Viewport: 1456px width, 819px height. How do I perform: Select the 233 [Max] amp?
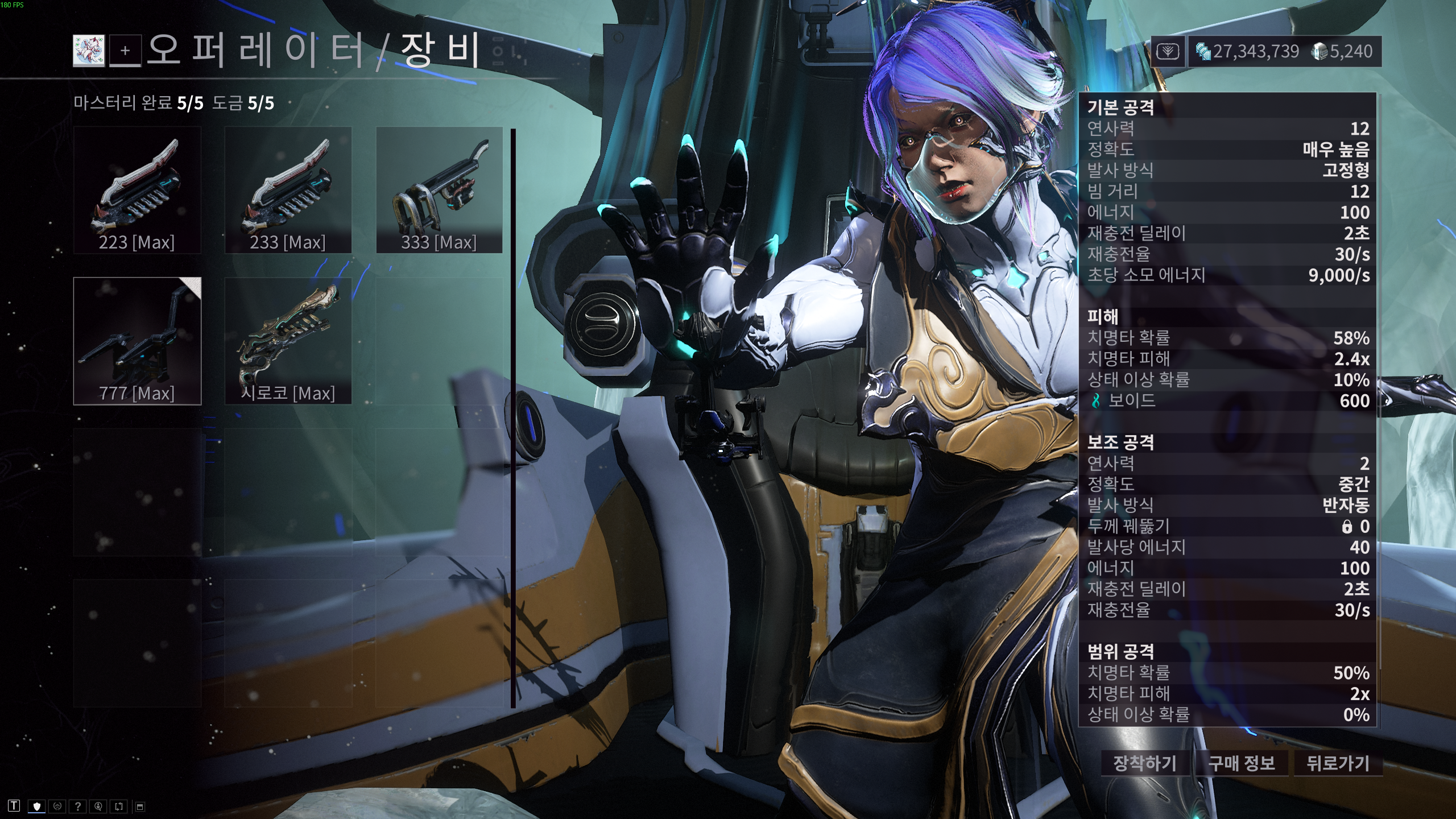(x=288, y=190)
